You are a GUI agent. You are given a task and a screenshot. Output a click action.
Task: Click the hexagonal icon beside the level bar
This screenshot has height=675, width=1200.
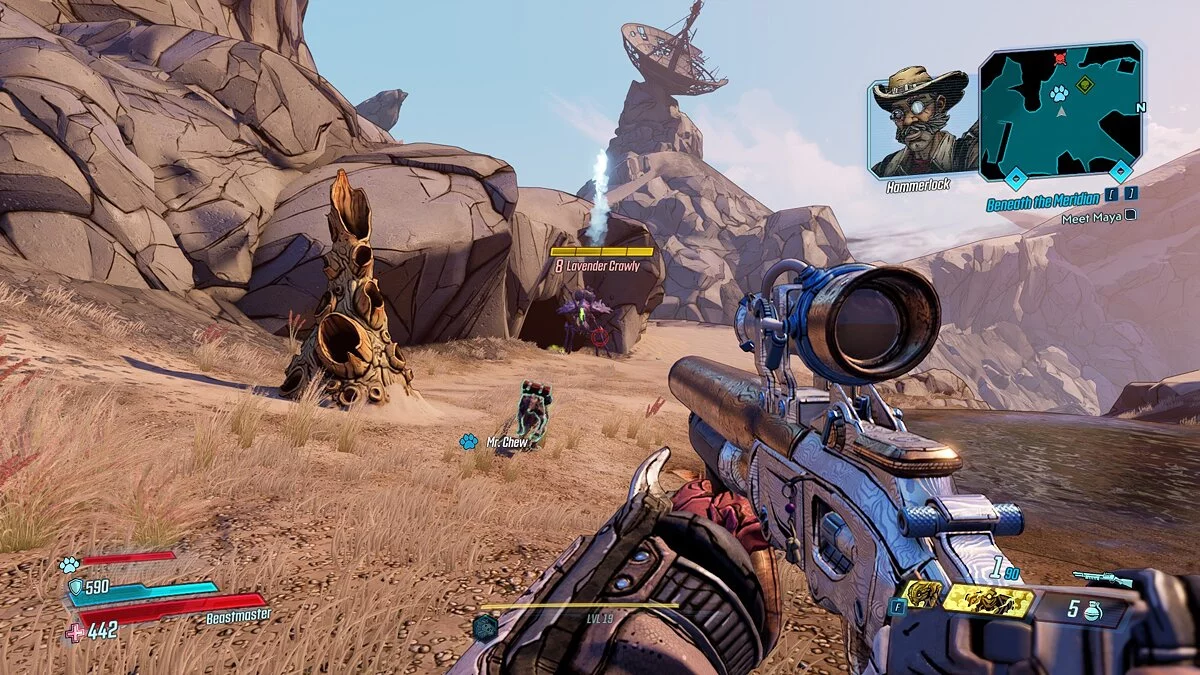point(486,628)
